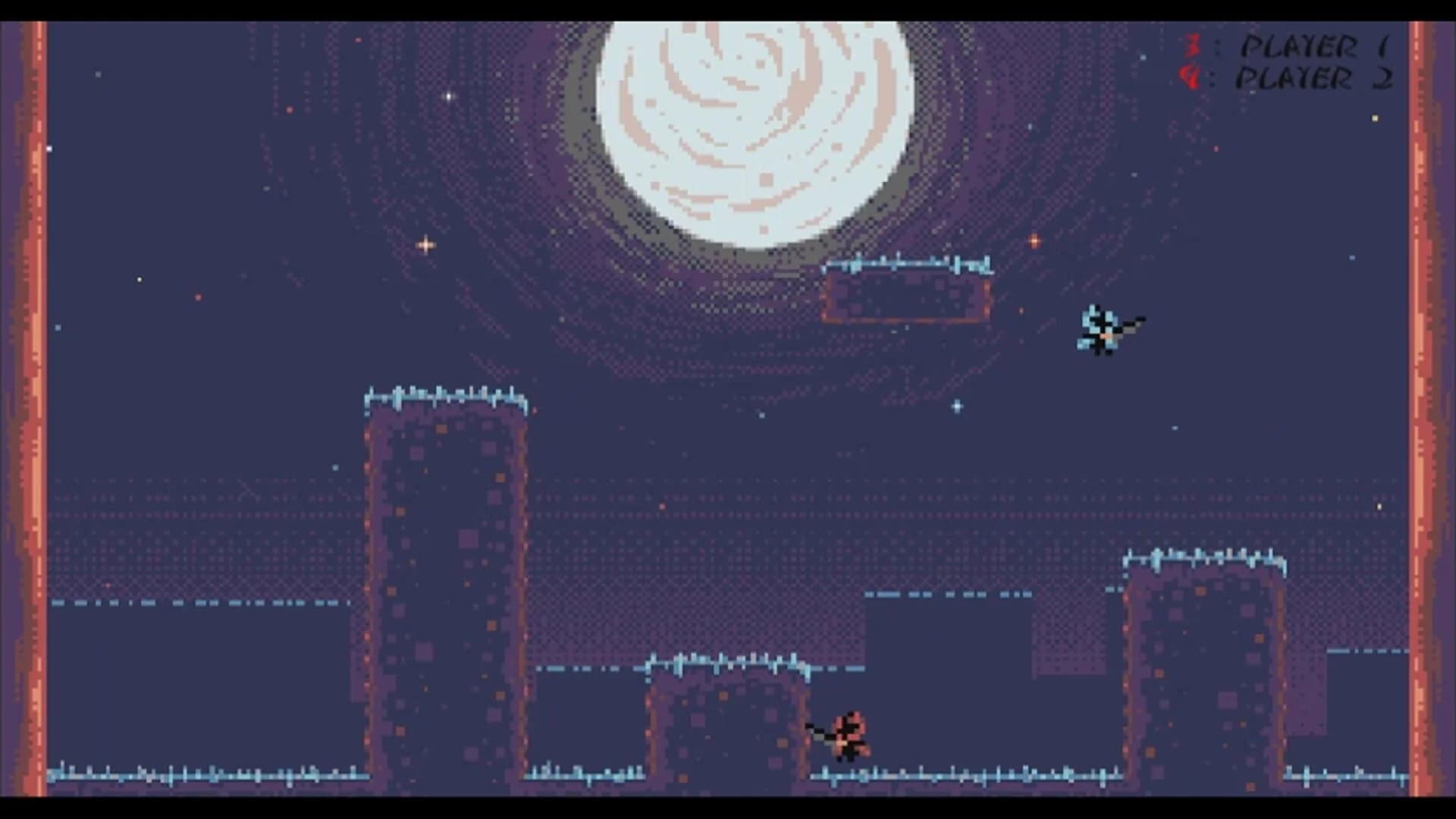Image resolution: width=1456 pixels, height=819 pixels.
Task: Click the blue star below the moon
Action: [x=956, y=406]
